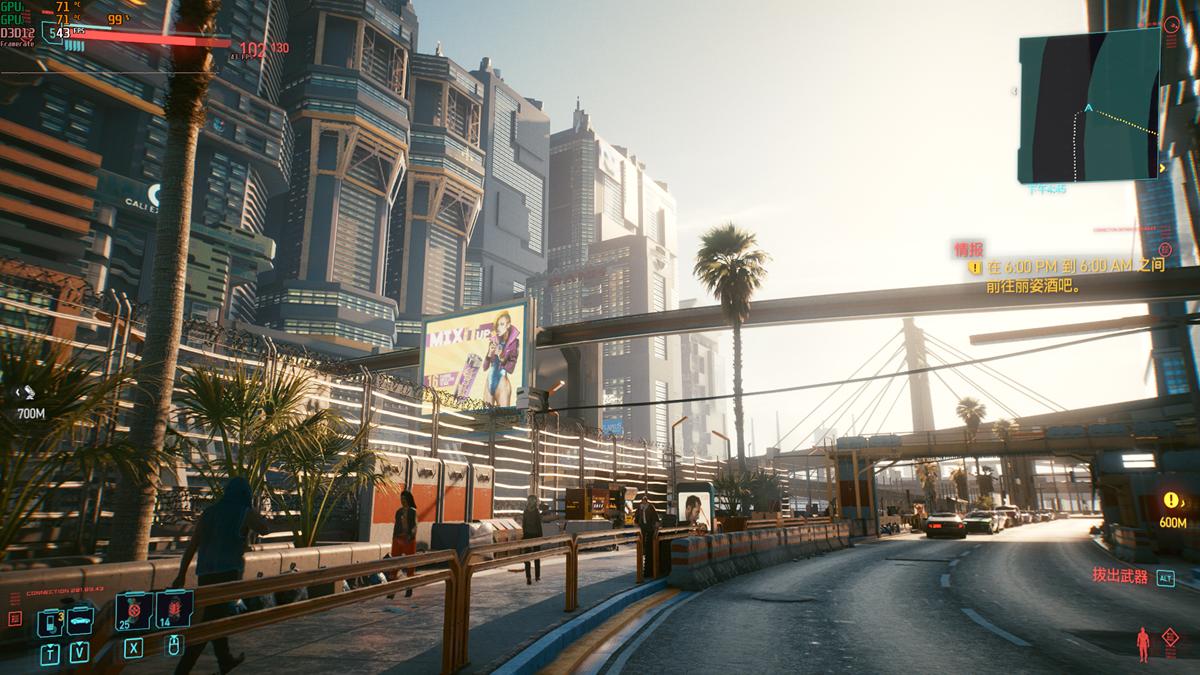Open the minimap
The width and height of the screenshot is (1200, 675).
tap(1088, 105)
